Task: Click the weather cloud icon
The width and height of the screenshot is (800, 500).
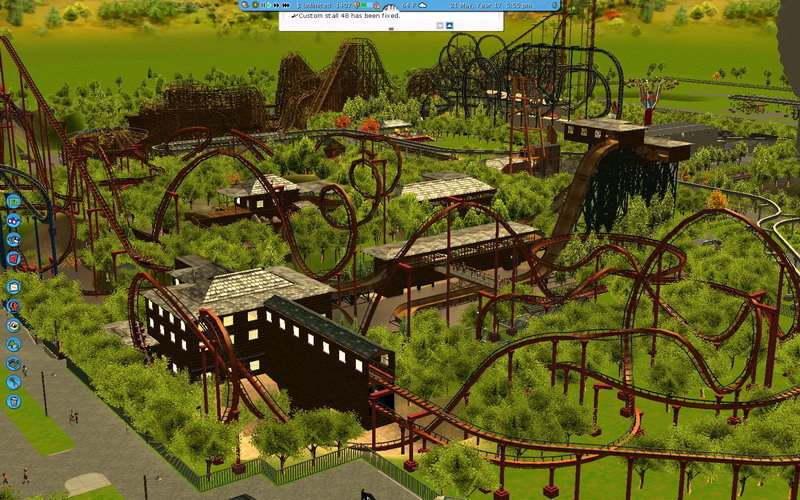Action: pyautogui.click(x=423, y=5)
